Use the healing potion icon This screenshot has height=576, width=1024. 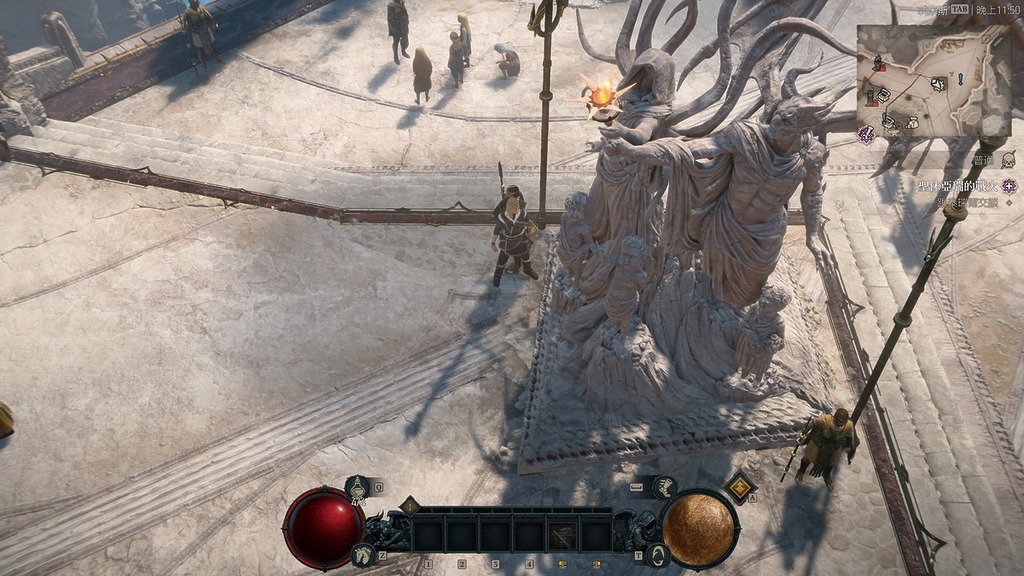[x=358, y=488]
